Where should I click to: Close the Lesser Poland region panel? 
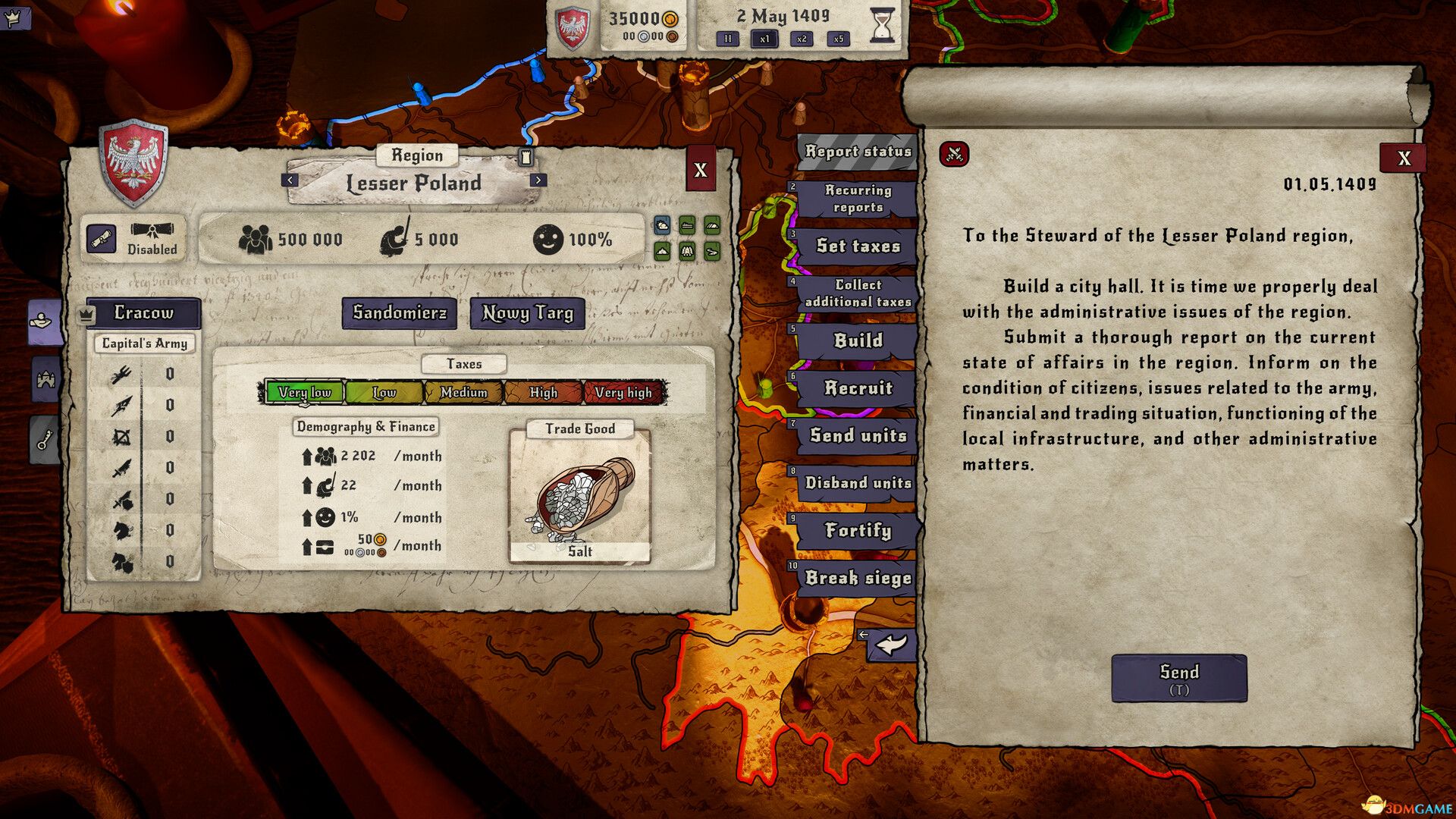(700, 170)
